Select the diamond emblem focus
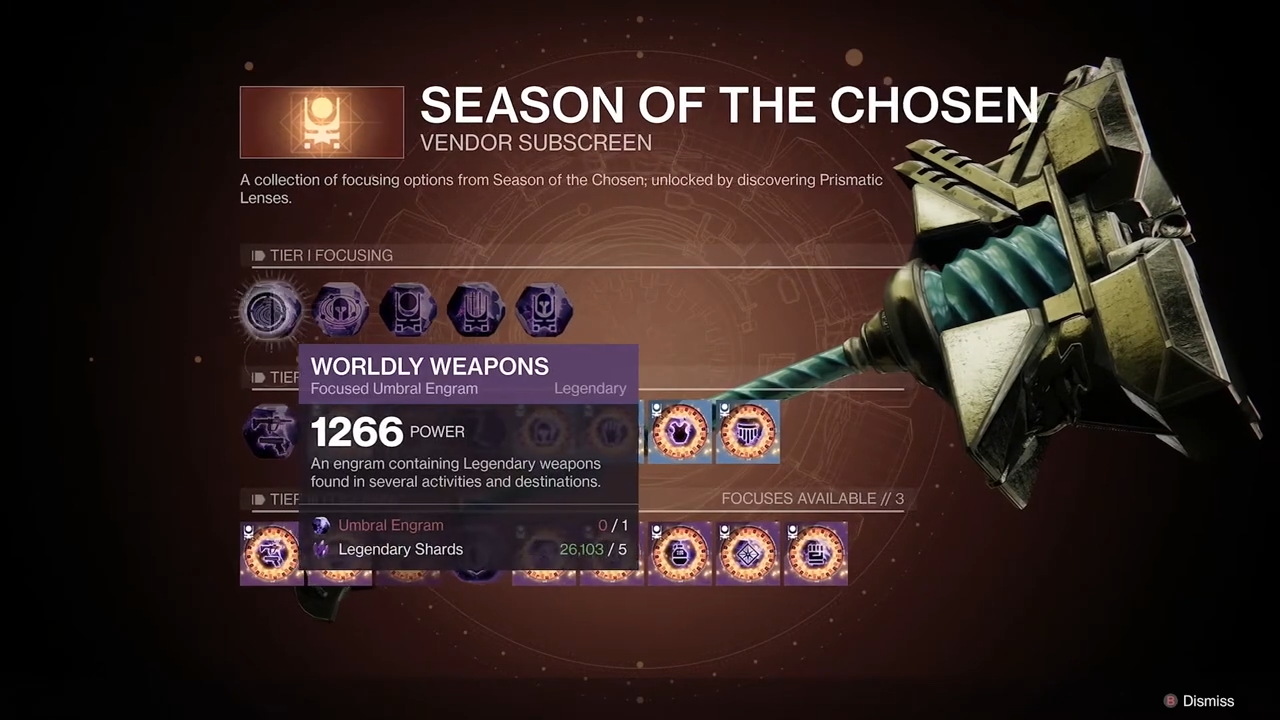The height and width of the screenshot is (720, 1280). click(748, 553)
